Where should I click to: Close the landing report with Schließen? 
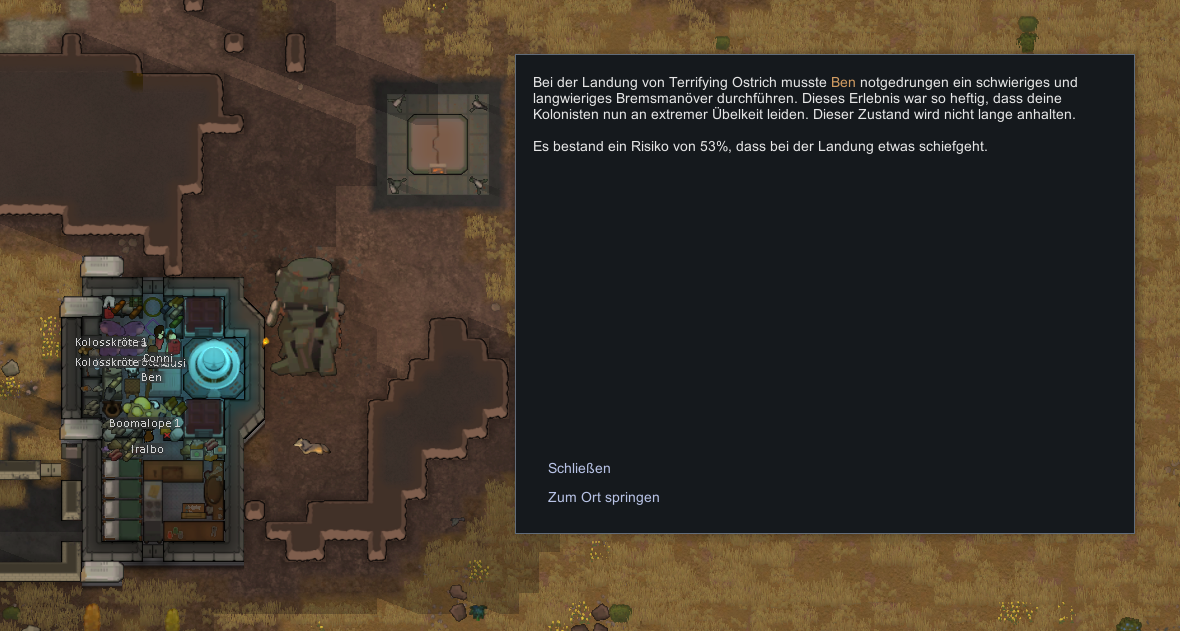pos(579,468)
